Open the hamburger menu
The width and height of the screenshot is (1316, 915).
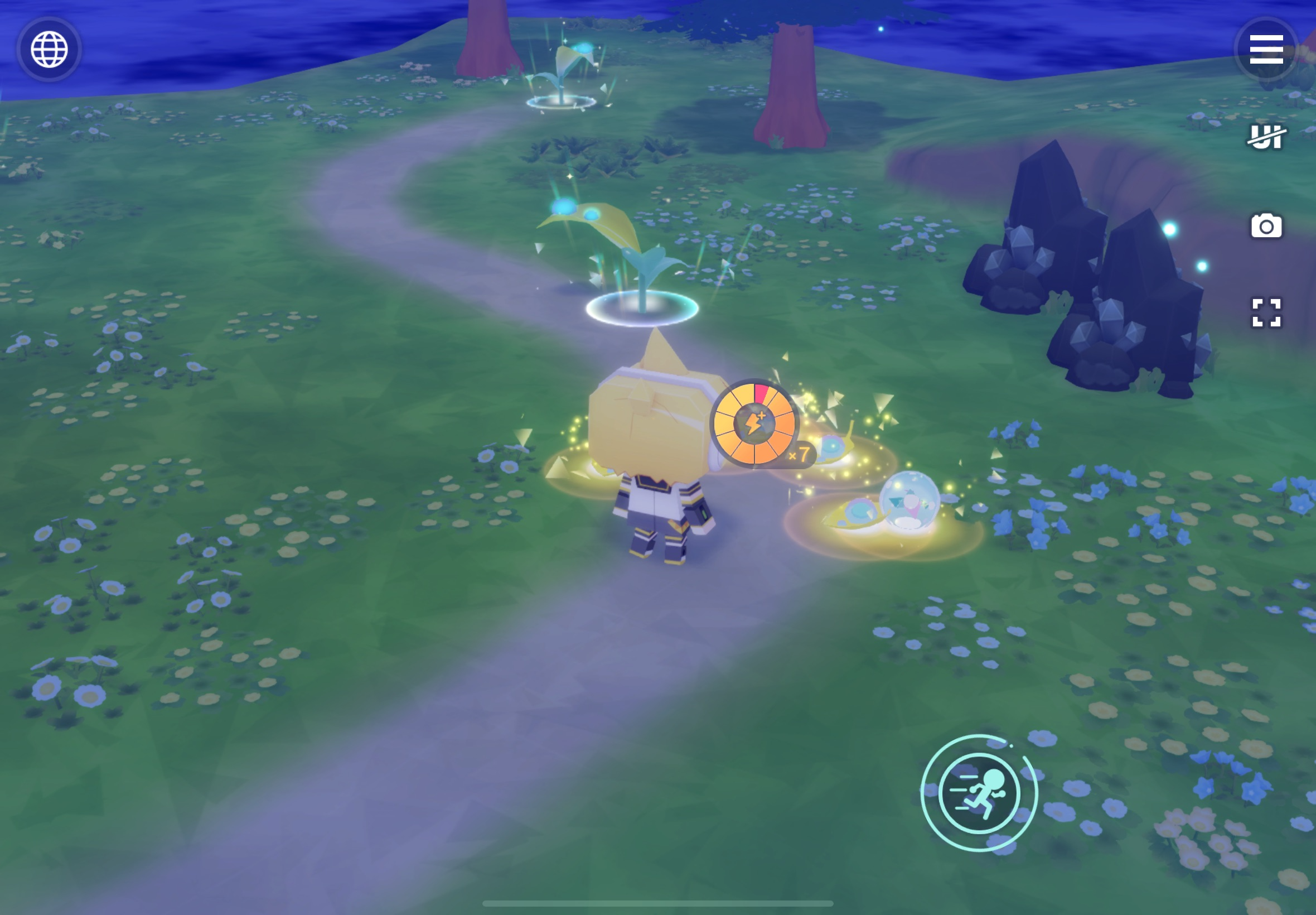1266,49
